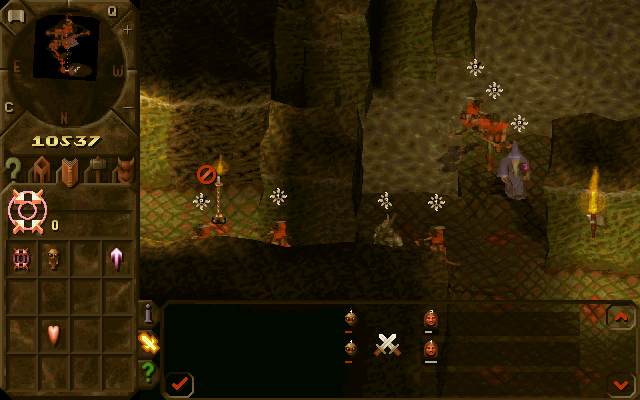Screen dimensions: 640x400
Task: Switch to the rooms panel tab
Action: [x=40, y=169]
